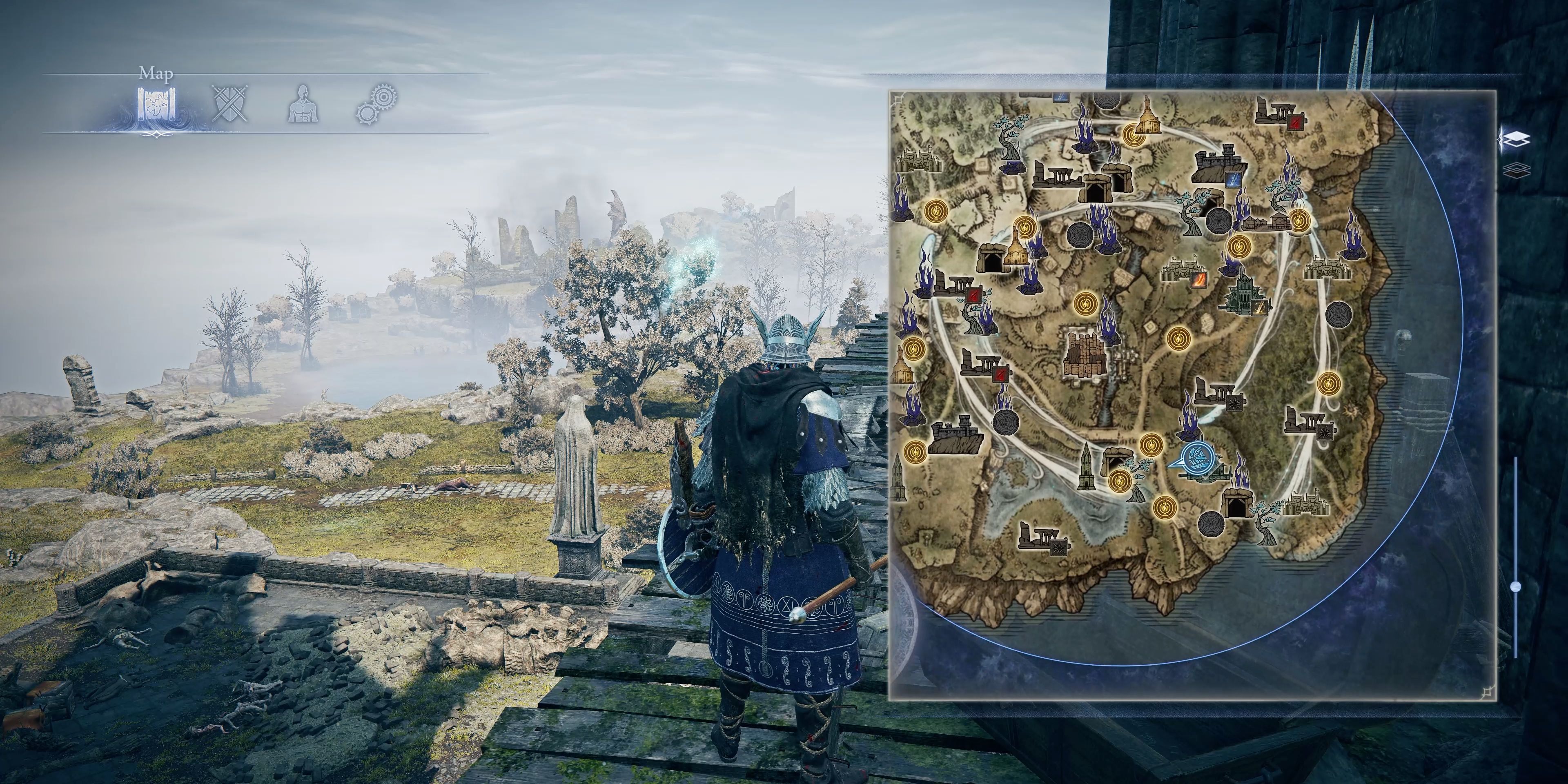This screenshot has height=784, width=1568.
Task: Open the character body status tab
Action: (303, 105)
